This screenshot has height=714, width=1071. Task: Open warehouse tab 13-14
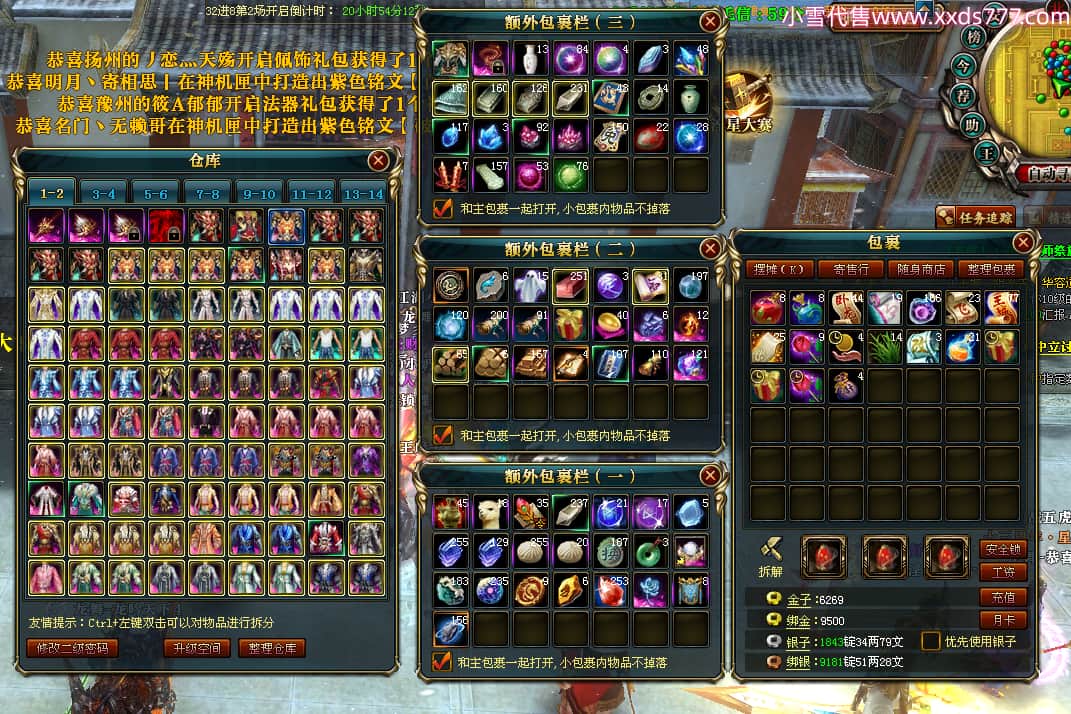[x=362, y=194]
